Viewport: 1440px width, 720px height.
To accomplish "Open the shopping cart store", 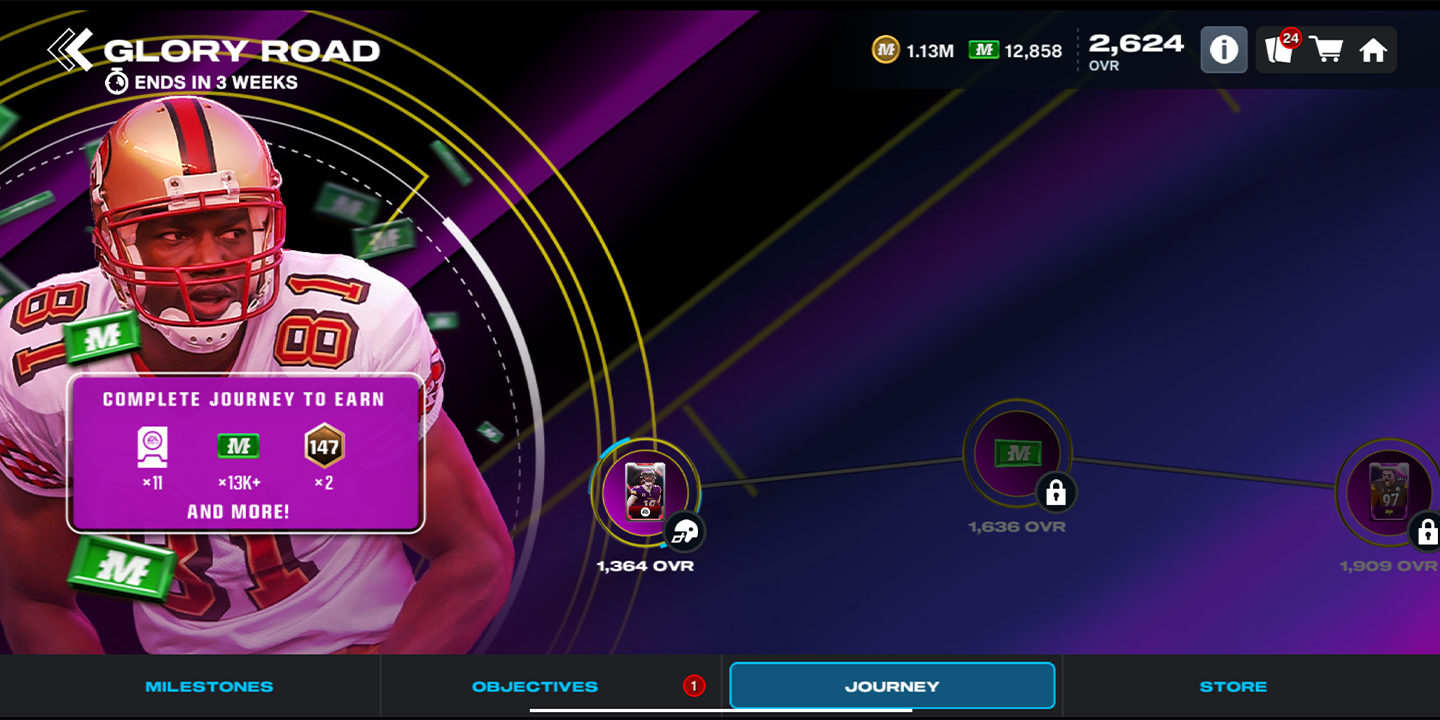I will coord(1326,50).
